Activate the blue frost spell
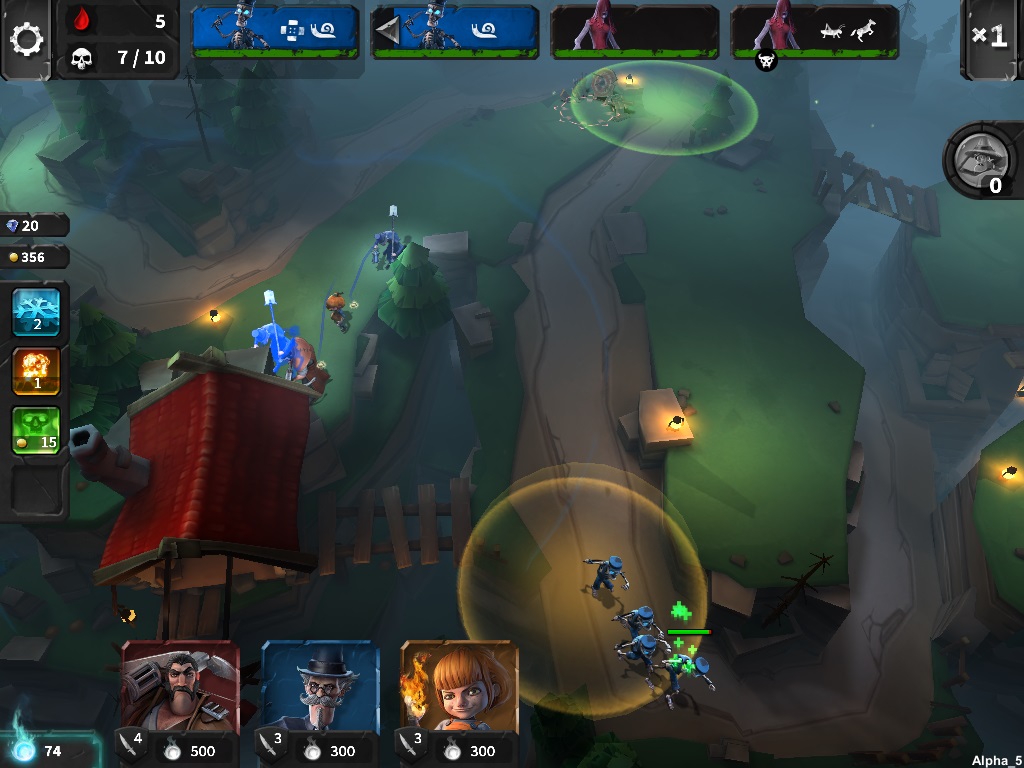The image size is (1024, 768). point(36,312)
